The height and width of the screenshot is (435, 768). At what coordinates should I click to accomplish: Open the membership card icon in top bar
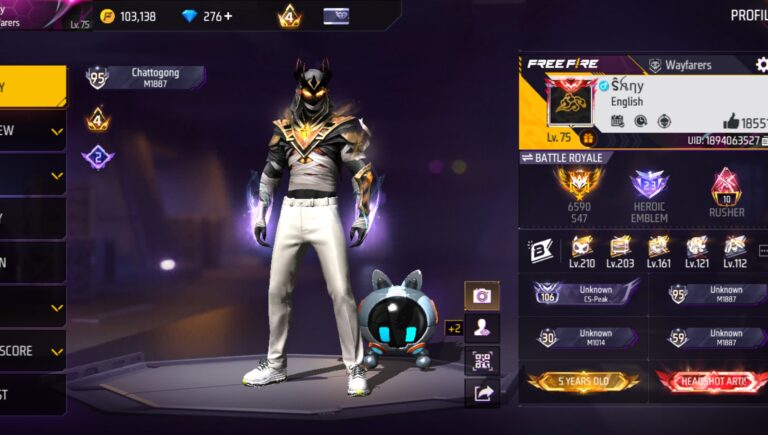[336, 16]
